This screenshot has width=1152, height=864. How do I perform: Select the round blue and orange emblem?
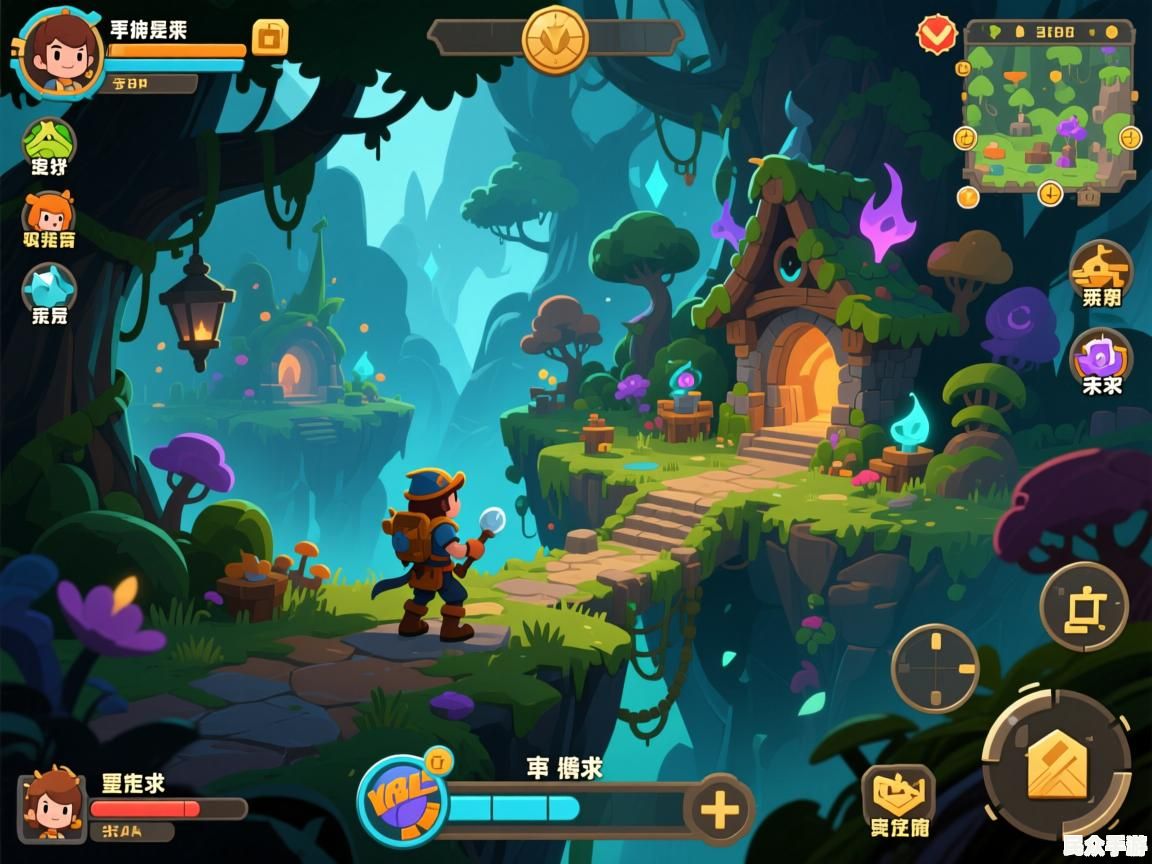402,801
